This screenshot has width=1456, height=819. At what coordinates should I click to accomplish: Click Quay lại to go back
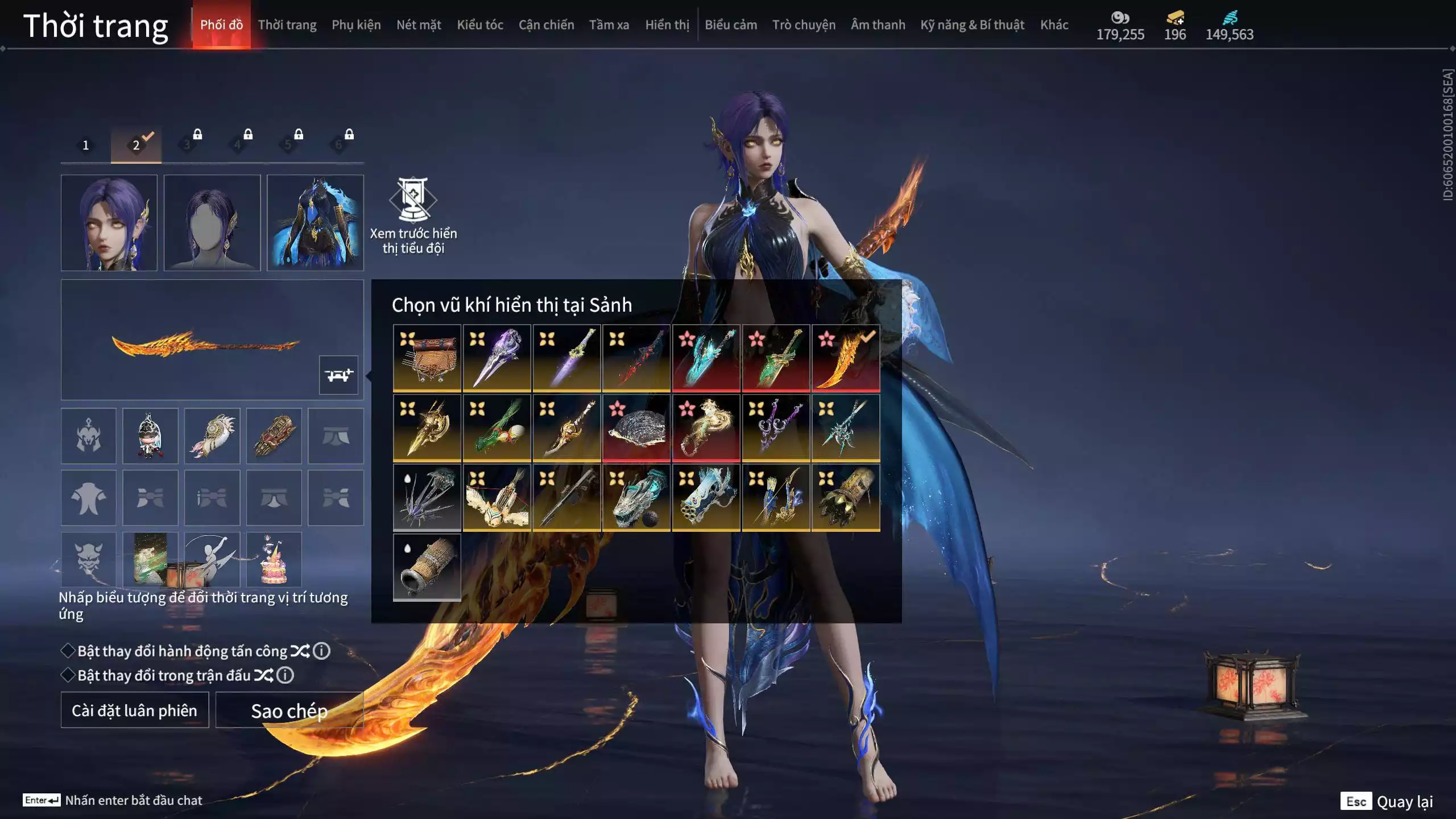tap(1404, 801)
